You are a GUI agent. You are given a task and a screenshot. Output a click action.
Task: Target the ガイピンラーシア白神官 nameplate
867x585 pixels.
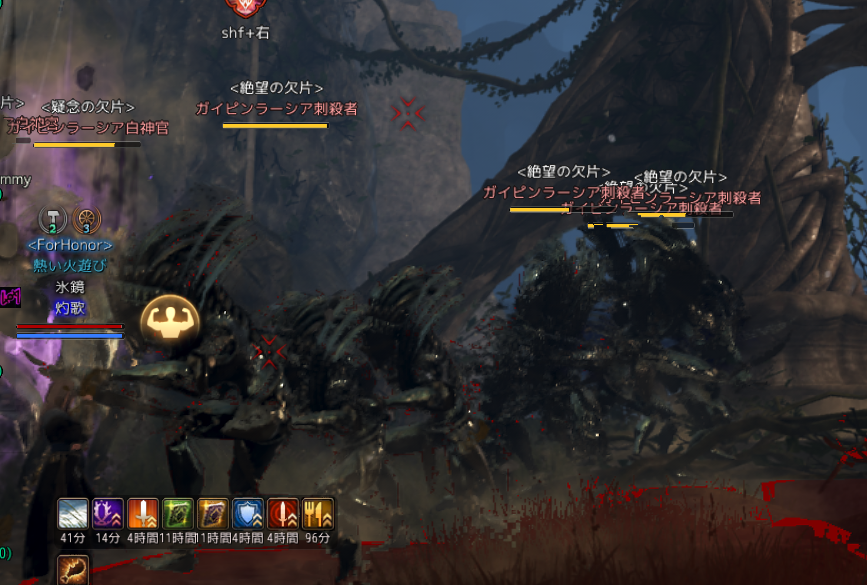point(88,127)
